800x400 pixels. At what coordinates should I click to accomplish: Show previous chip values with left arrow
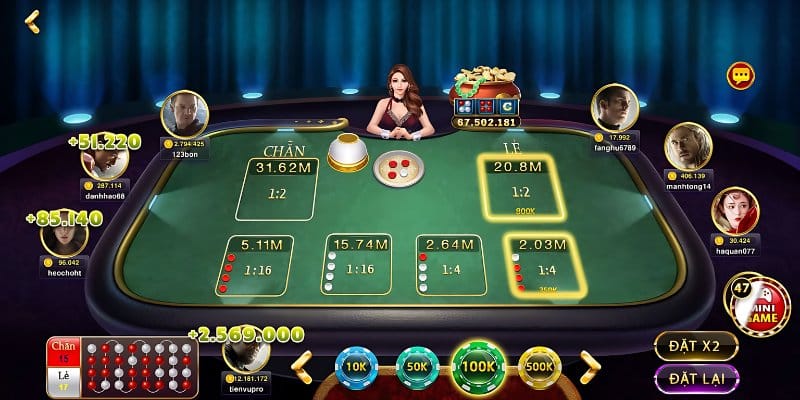pos(300,366)
